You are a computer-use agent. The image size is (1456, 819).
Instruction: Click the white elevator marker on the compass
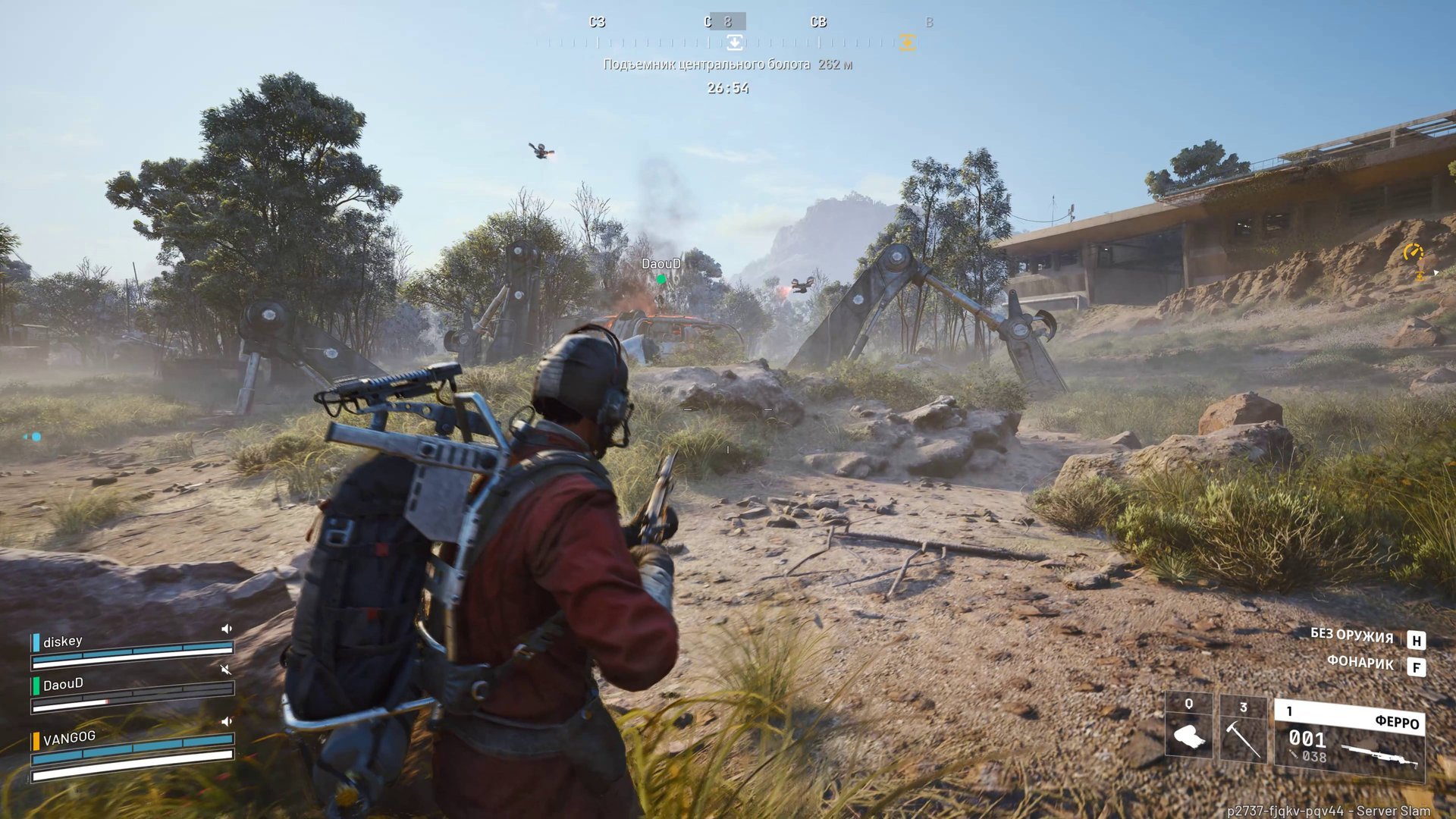pyautogui.click(x=734, y=42)
